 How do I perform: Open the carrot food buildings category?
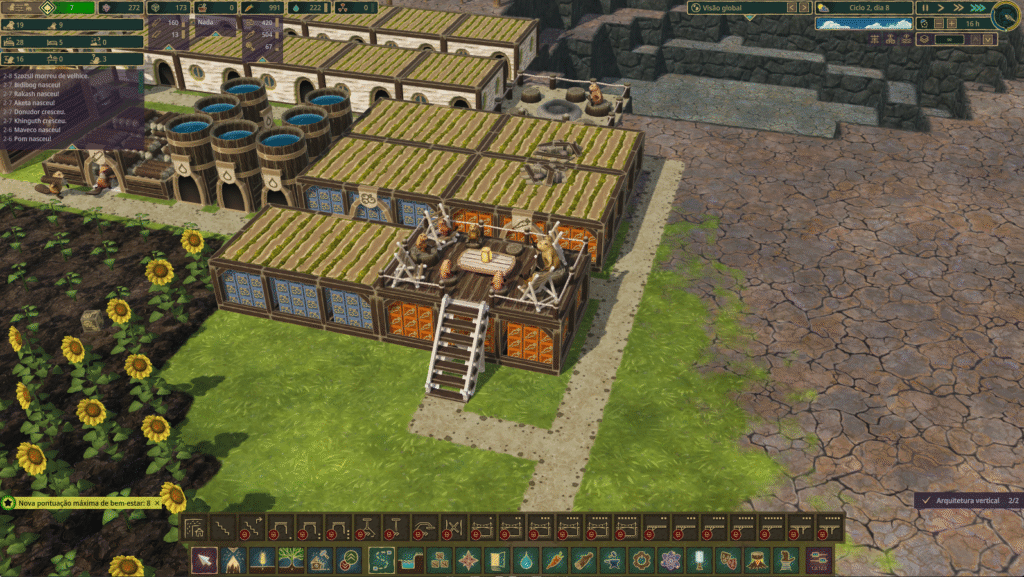(x=554, y=560)
